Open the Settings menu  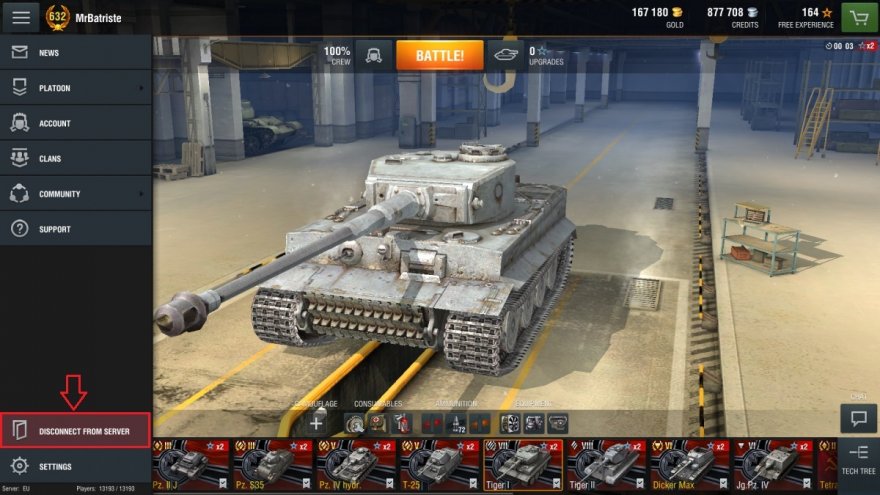[75, 466]
